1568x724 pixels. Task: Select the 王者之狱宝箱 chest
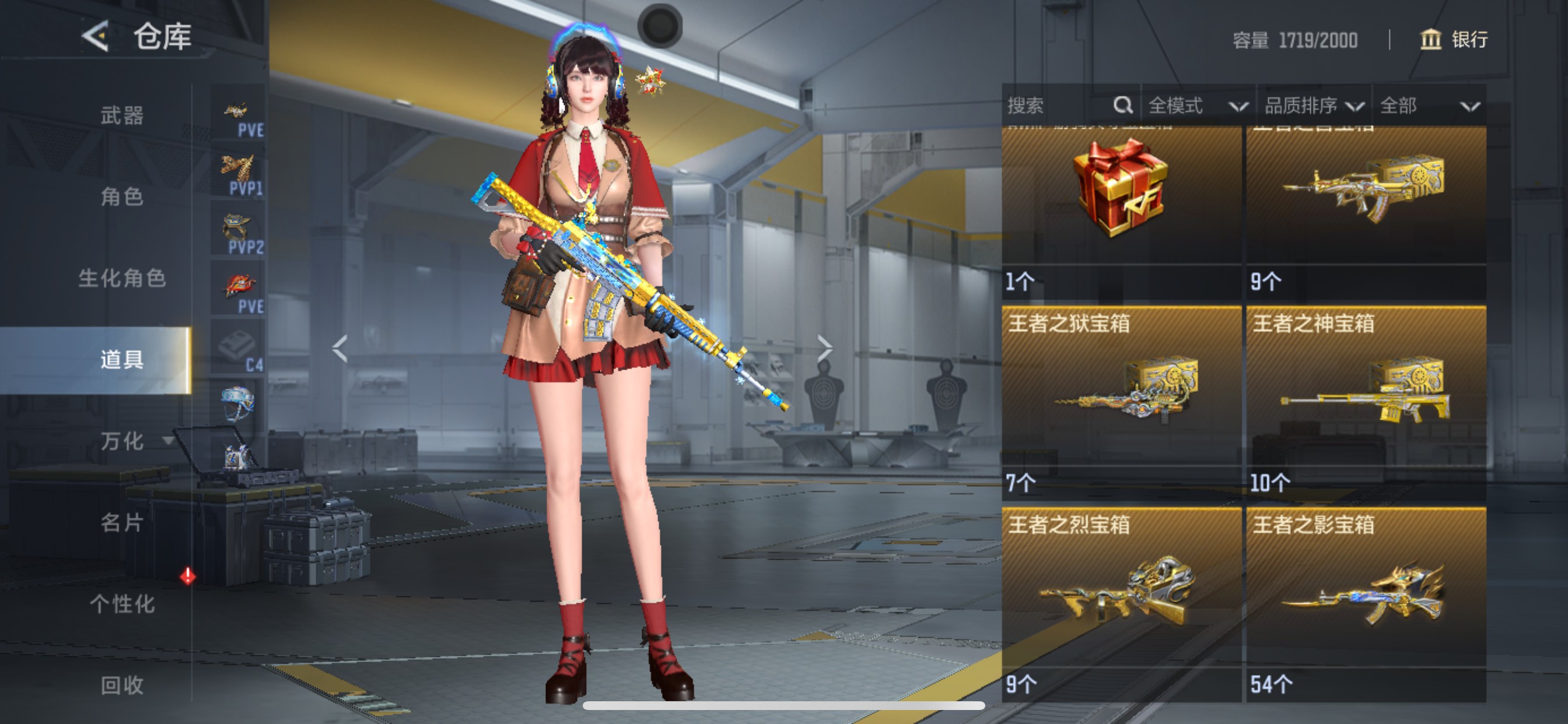pos(1122,395)
